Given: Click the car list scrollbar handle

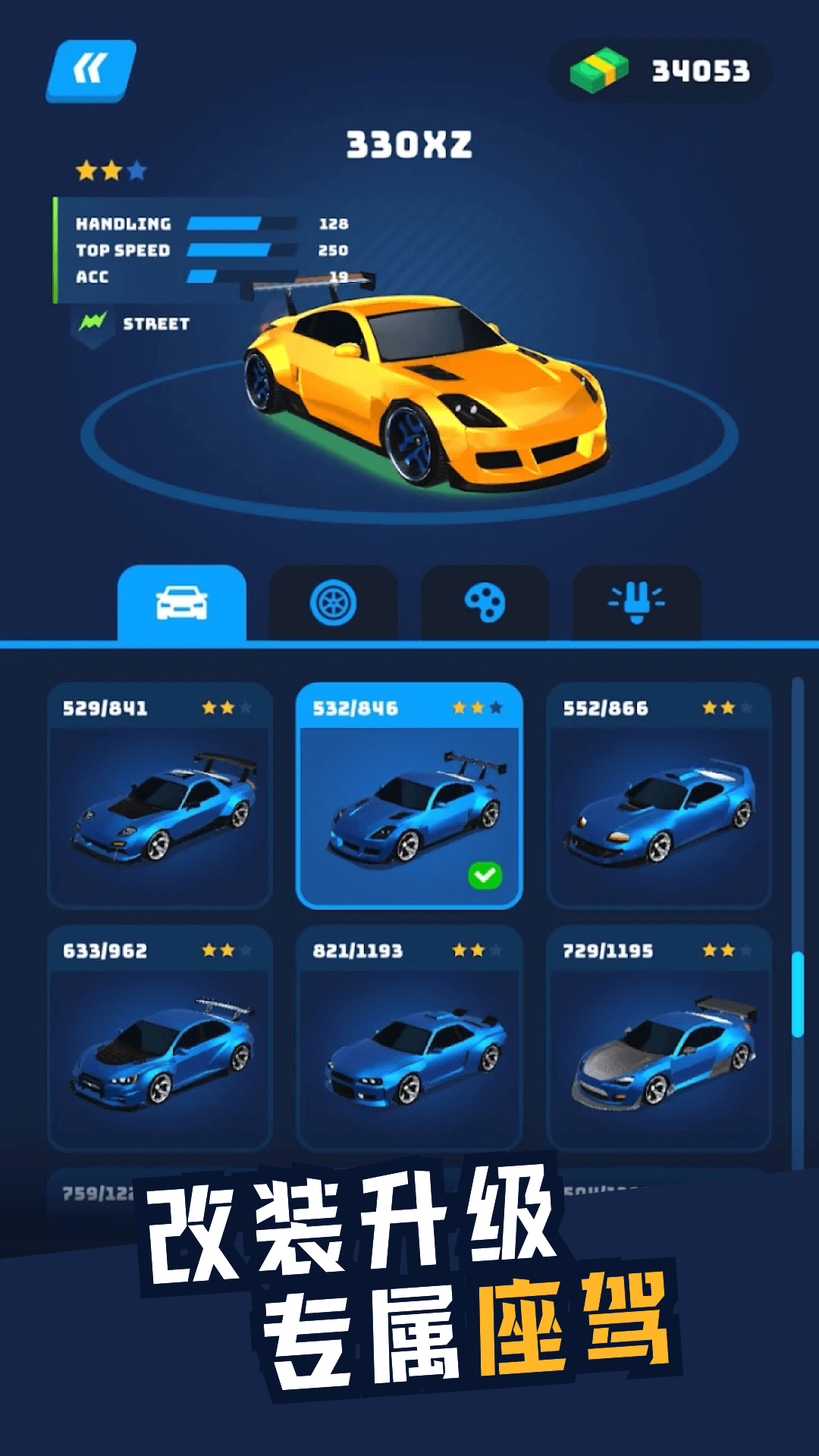Looking at the screenshot, I should (x=797, y=993).
